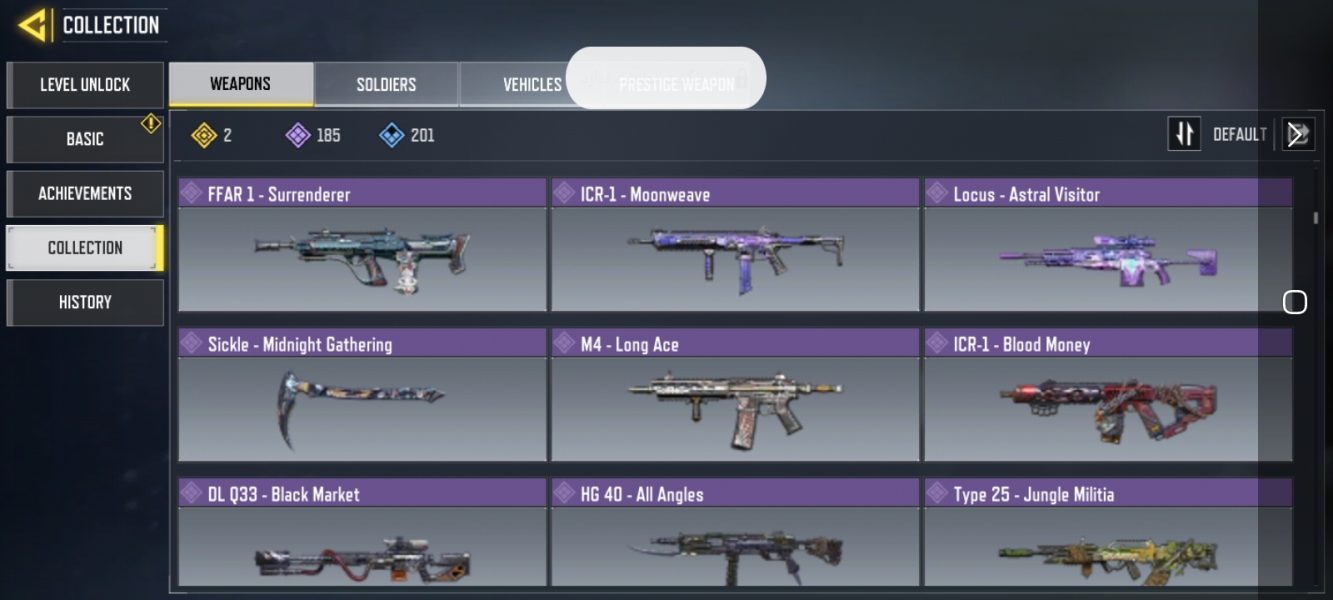Image resolution: width=1333 pixels, height=600 pixels.
Task: Choose the M4 - Long Ace weapon
Action: tap(735, 396)
